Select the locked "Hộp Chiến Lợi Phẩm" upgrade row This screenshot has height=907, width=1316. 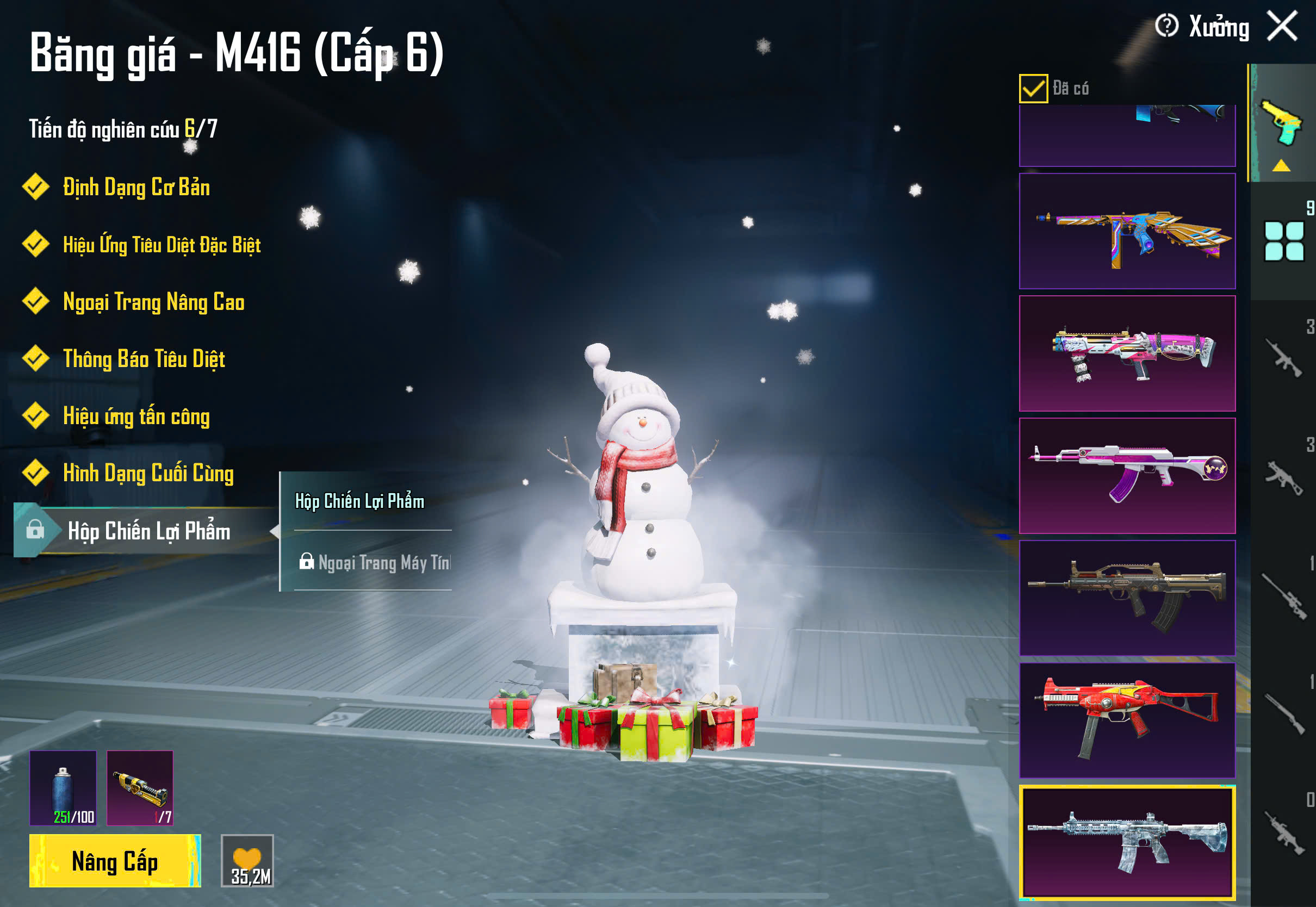pos(148,531)
